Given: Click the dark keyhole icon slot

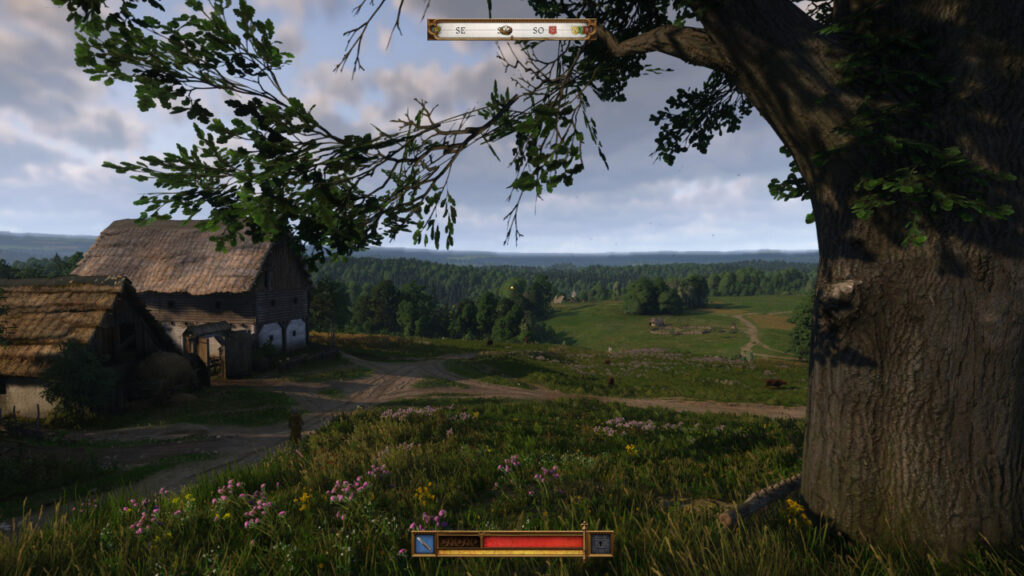Looking at the screenshot, I should point(600,543).
